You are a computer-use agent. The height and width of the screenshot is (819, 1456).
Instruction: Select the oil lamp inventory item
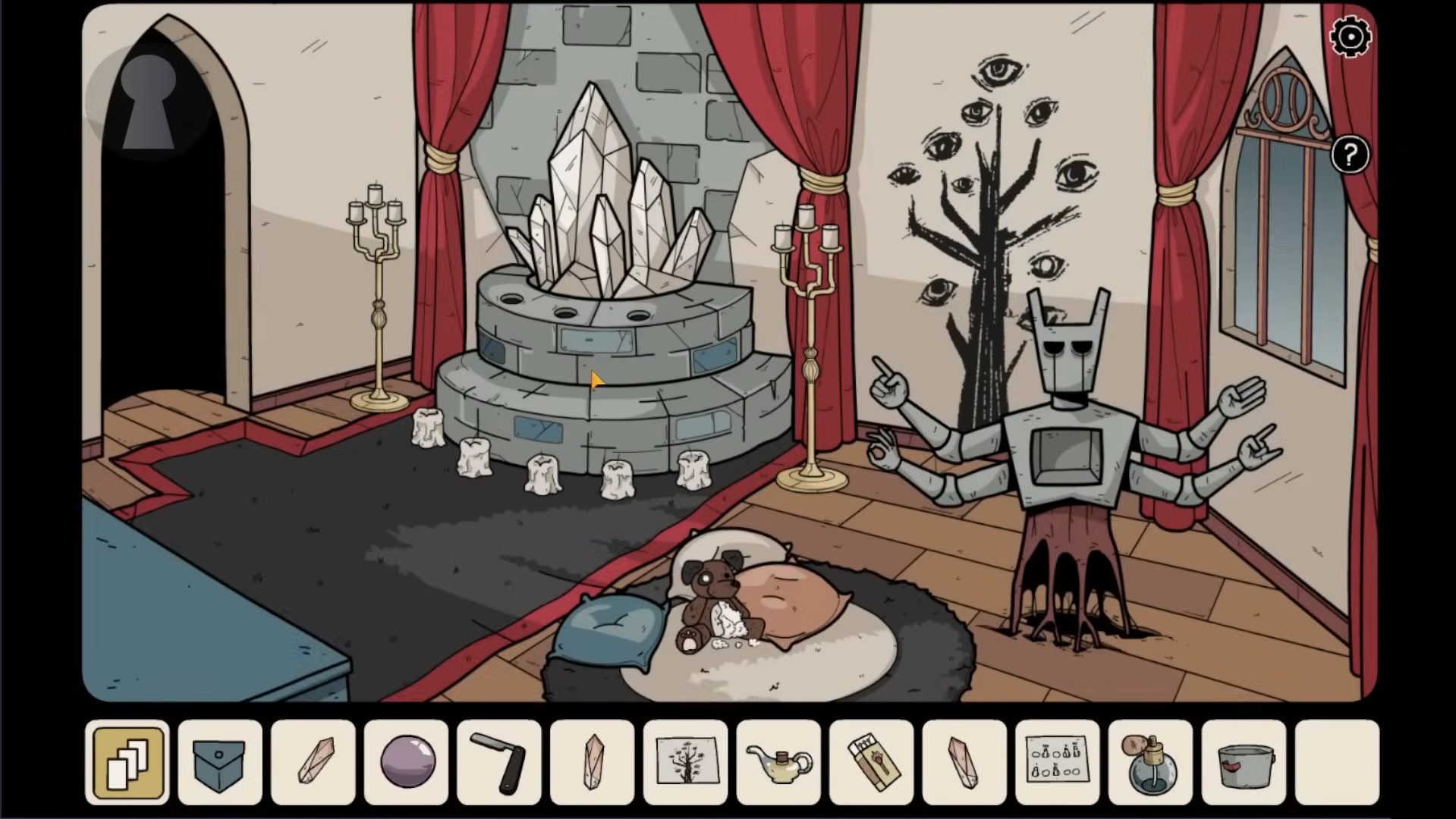[778, 761]
